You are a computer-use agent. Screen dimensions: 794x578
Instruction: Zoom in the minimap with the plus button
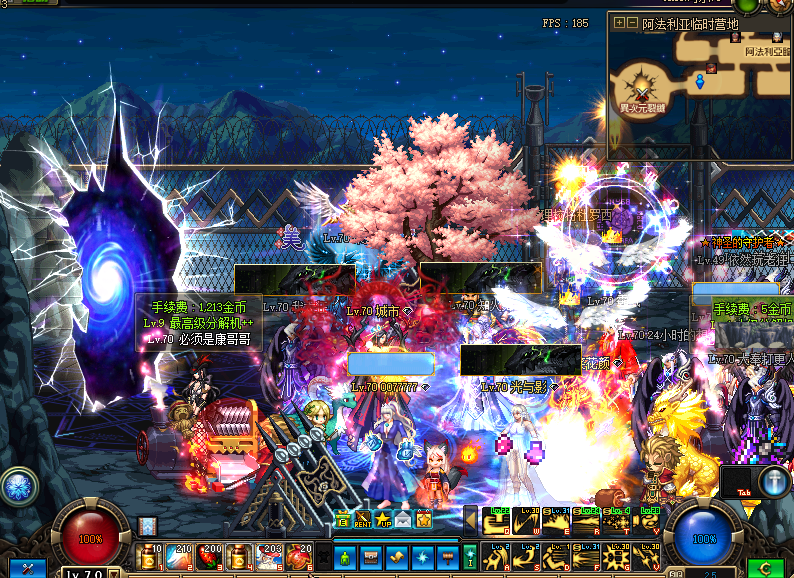(620, 23)
